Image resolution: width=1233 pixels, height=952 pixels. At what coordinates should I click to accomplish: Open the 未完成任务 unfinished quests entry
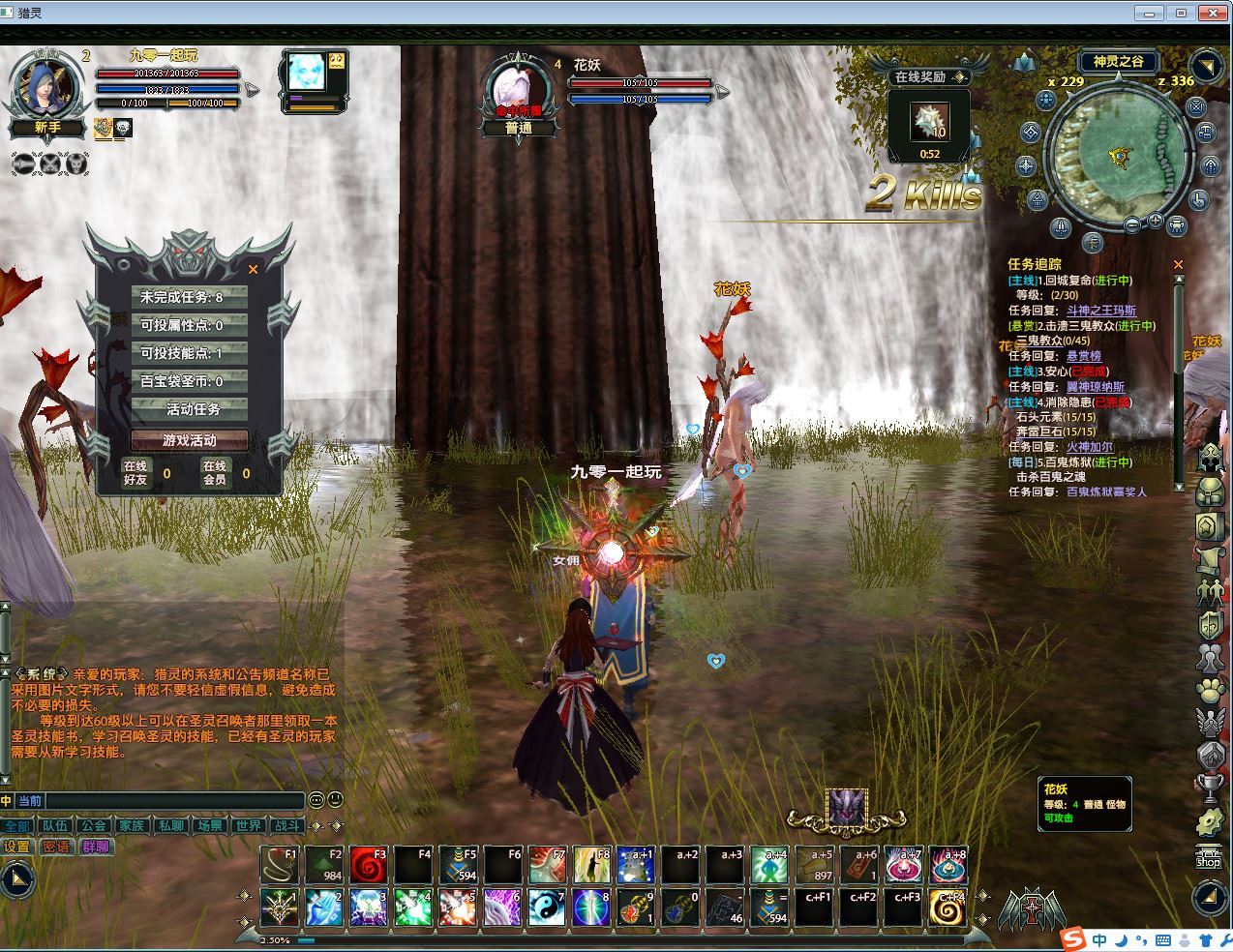(190, 297)
